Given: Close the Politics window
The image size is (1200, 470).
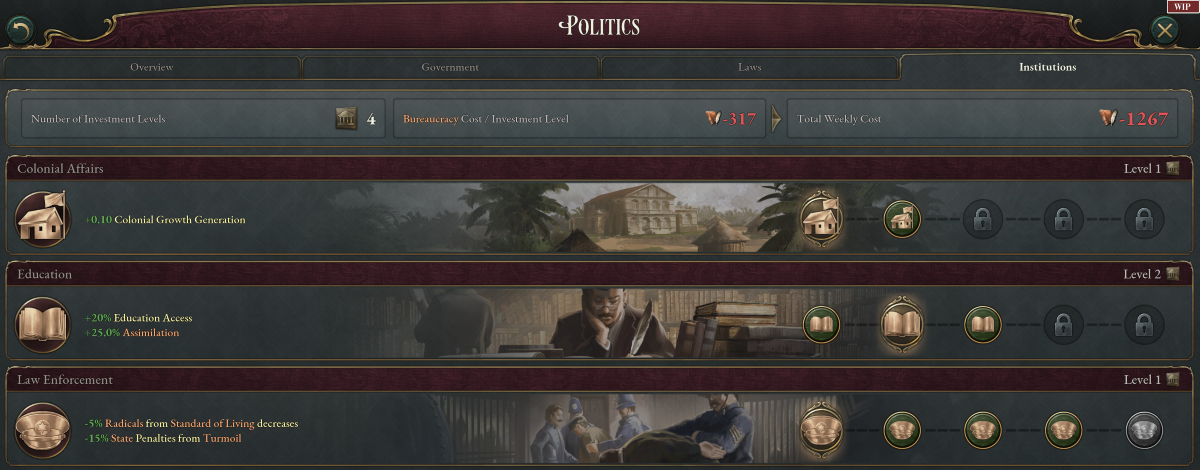Looking at the screenshot, I should pyautogui.click(x=1165, y=30).
